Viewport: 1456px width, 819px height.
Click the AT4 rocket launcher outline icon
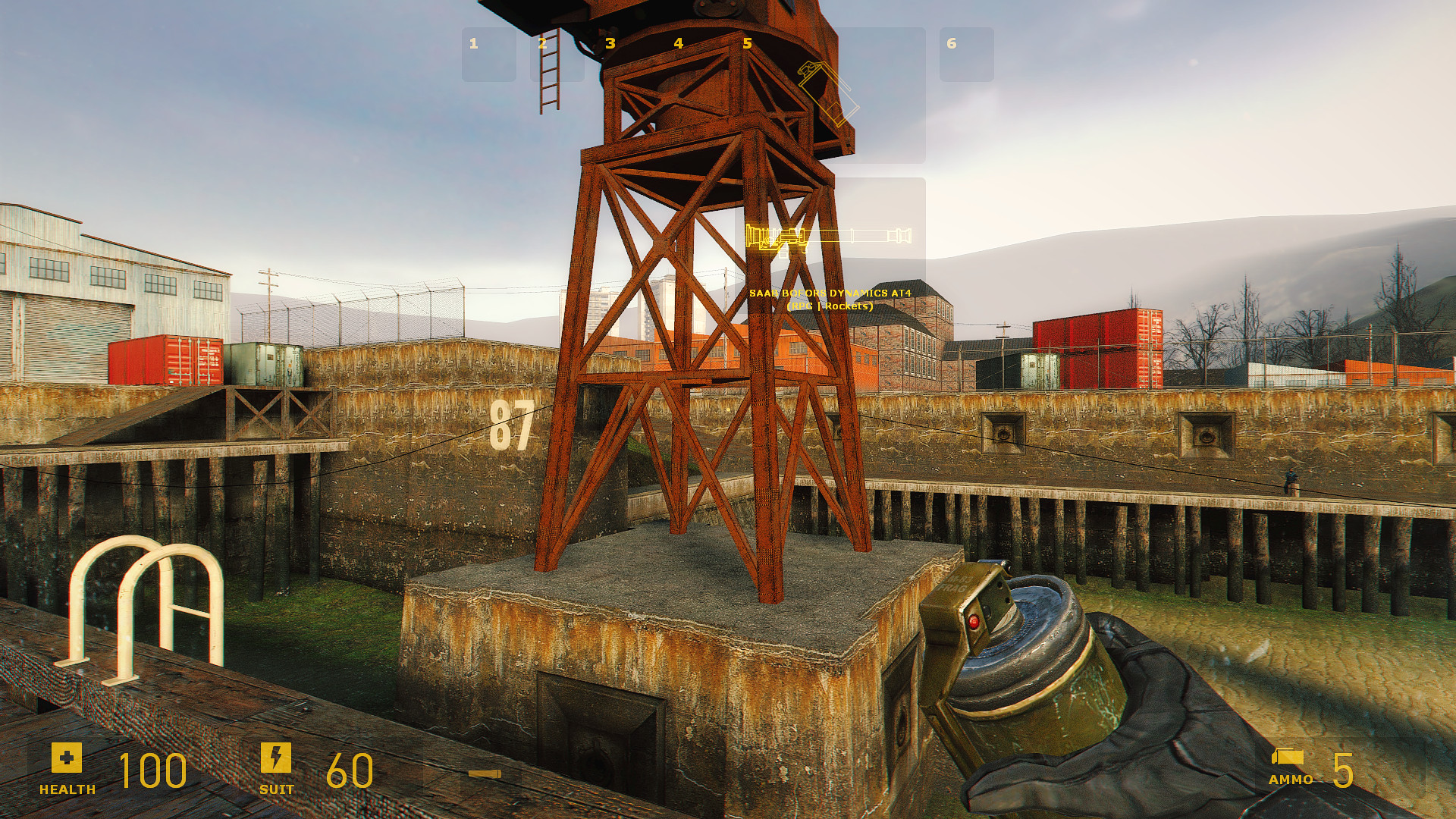830,239
